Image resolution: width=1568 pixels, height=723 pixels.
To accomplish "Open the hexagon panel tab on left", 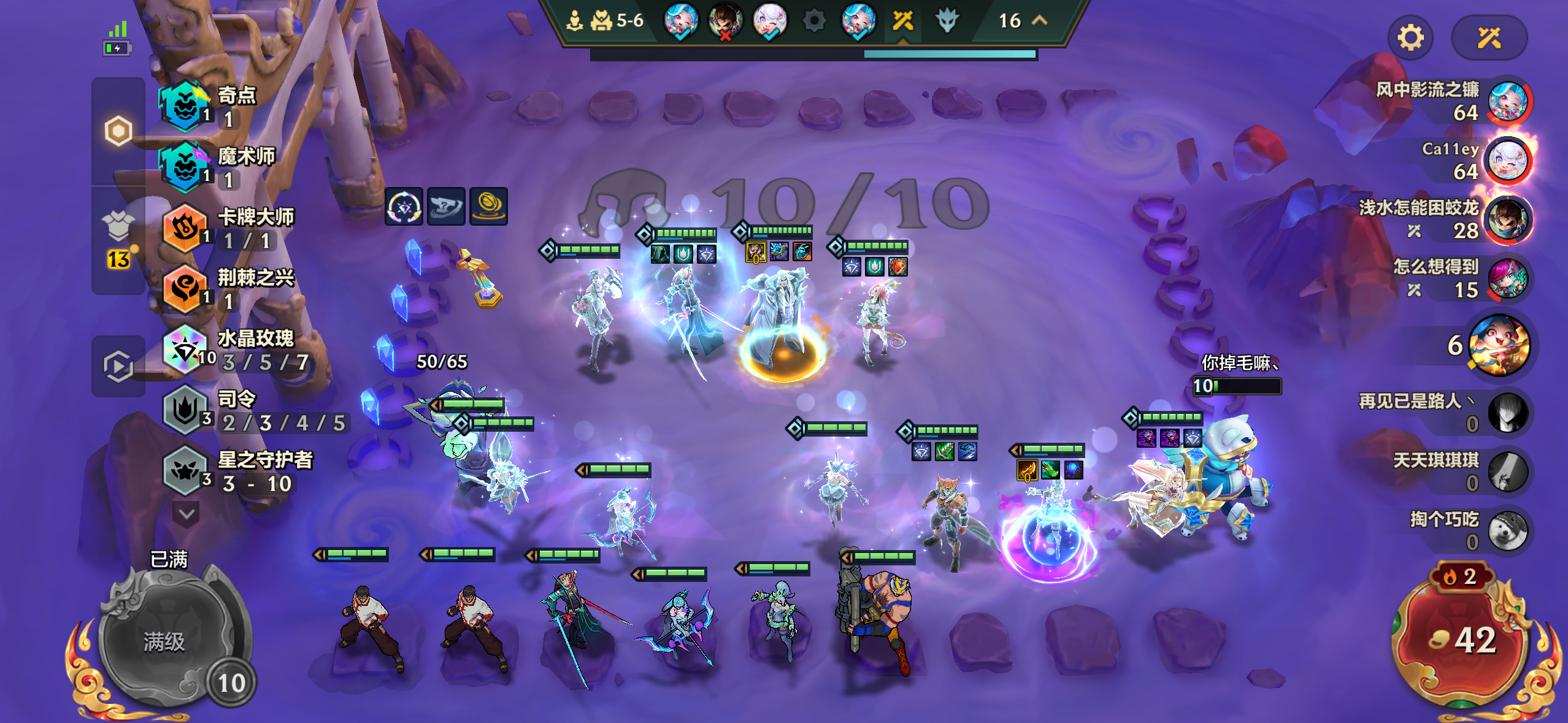I will click(118, 131).
